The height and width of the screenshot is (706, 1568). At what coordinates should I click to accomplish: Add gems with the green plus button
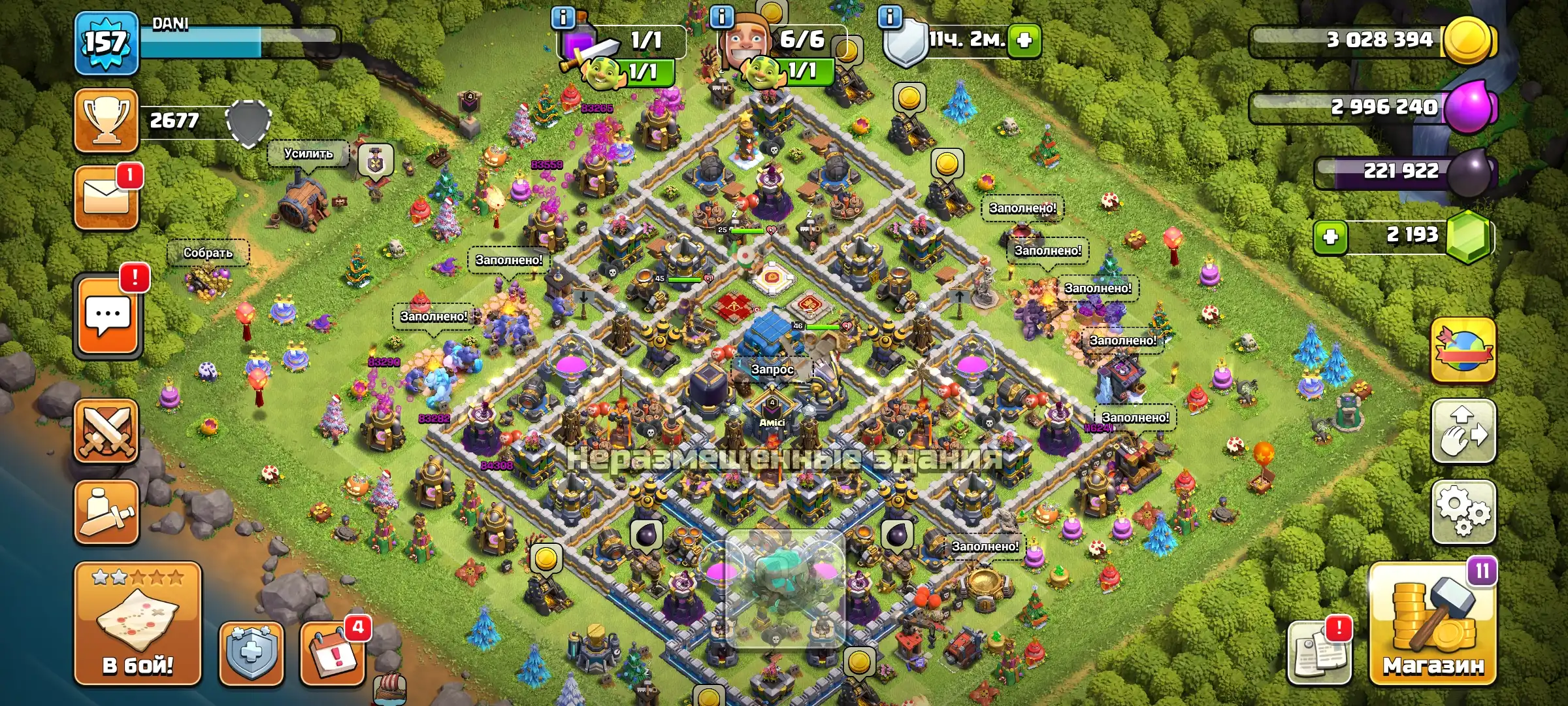point(1331,237)
